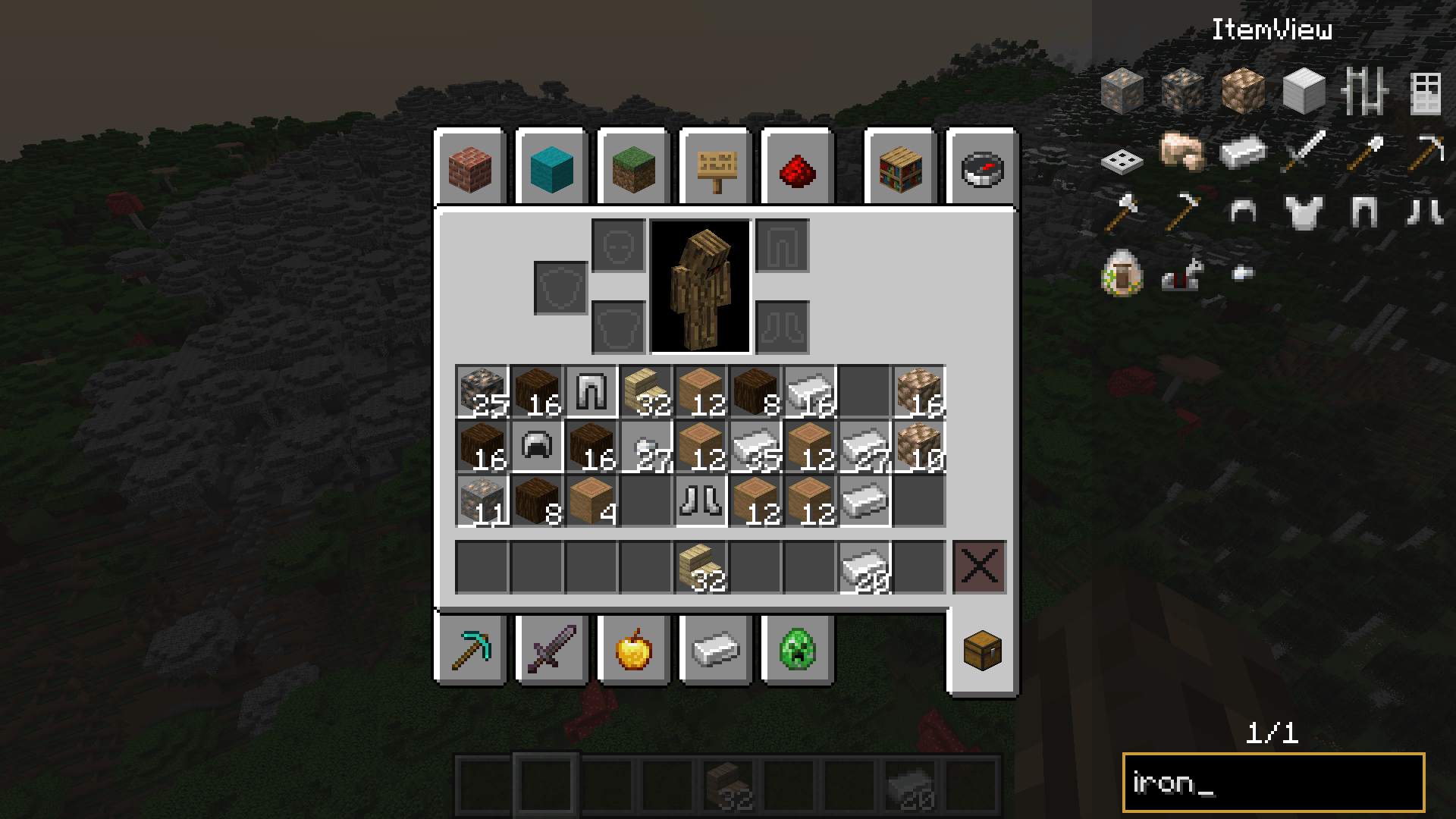The image size is (1456, 819).
Task: Click the iron boots in the third inventory row
Action: 702,499
